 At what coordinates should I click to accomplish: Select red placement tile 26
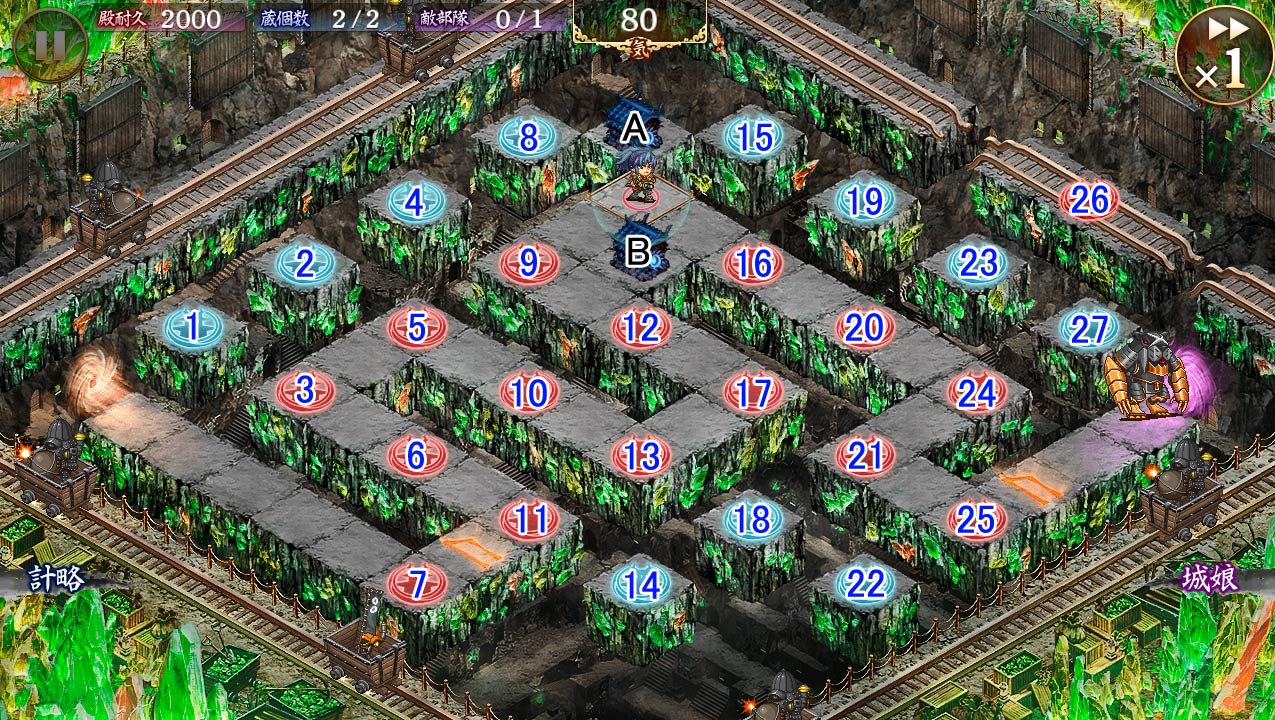[x=1089, y=201]
